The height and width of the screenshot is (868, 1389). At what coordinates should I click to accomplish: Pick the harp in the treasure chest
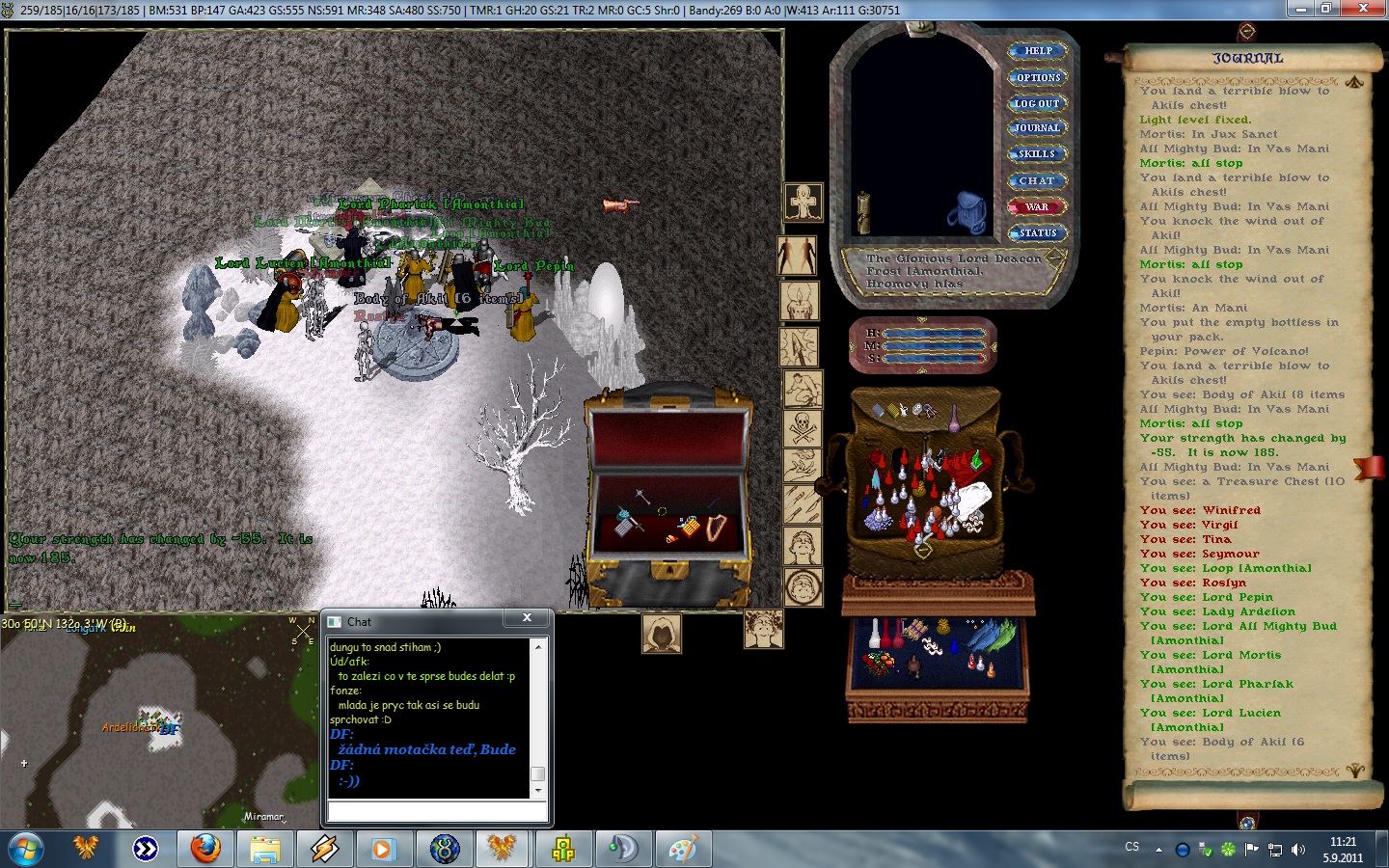tap(715, 528)
